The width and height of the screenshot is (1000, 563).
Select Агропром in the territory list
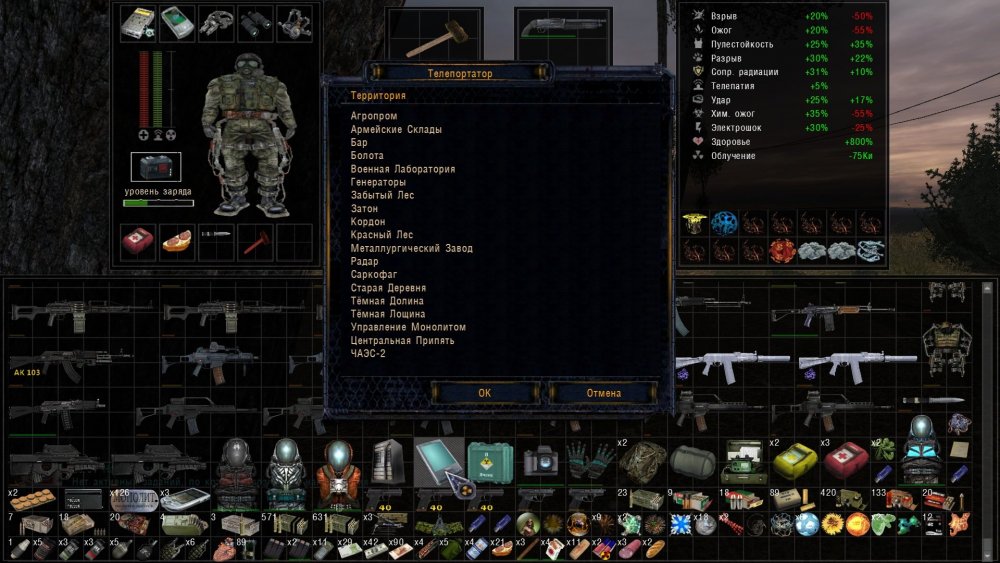point(375,116)
